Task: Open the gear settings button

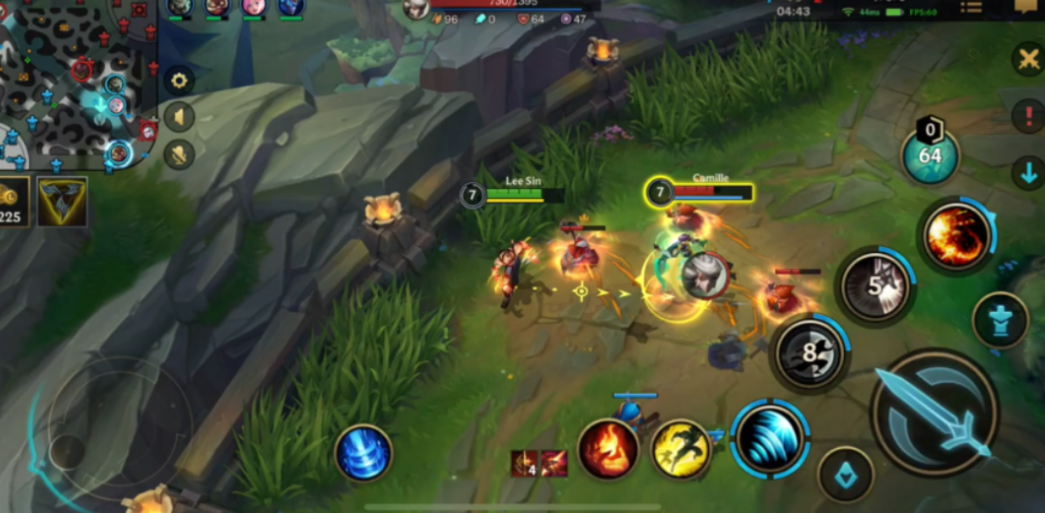Action: pyautogui.click(x=179, y=81)
